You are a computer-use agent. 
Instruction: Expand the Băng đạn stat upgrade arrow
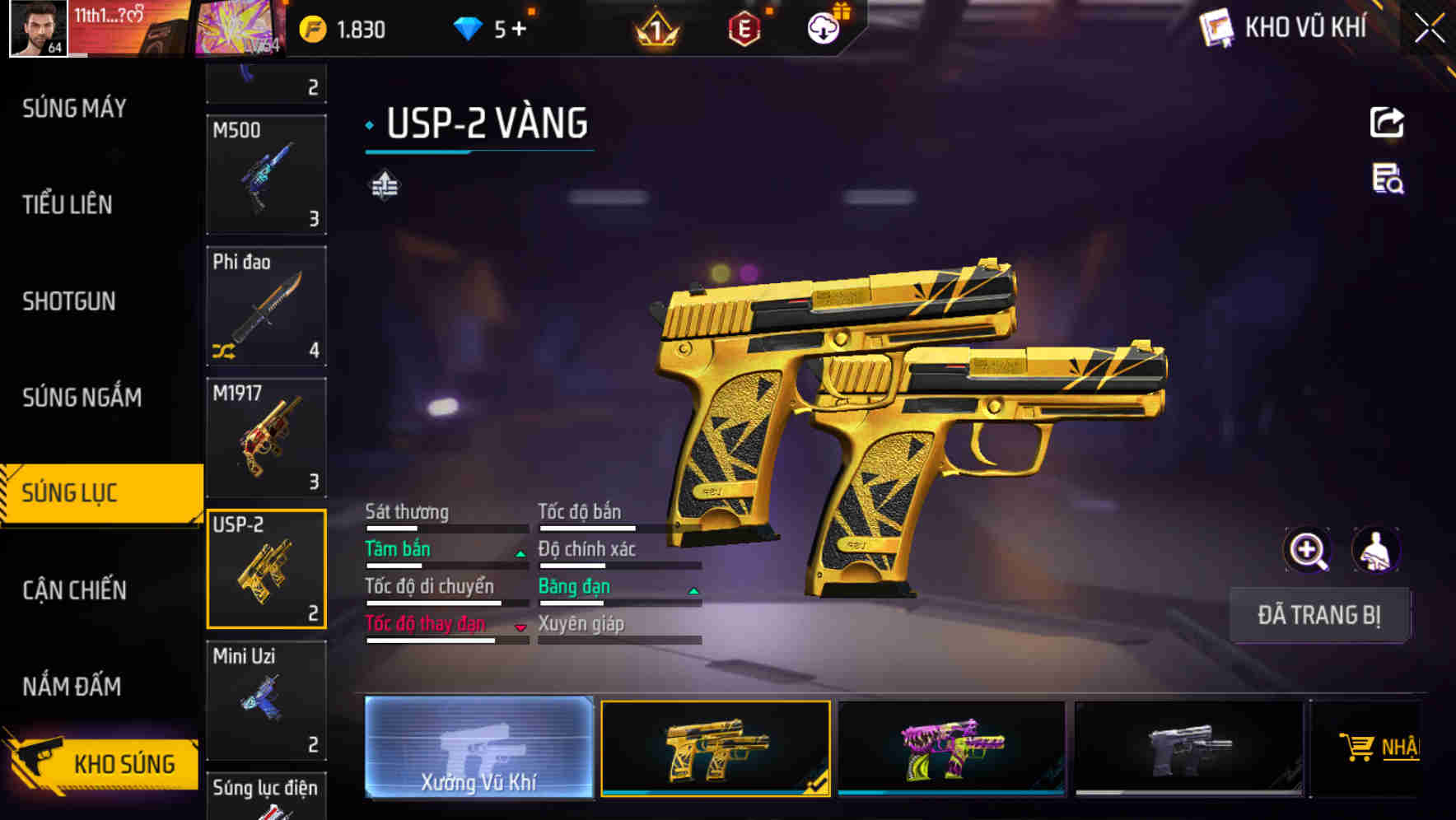pos(693,591)
